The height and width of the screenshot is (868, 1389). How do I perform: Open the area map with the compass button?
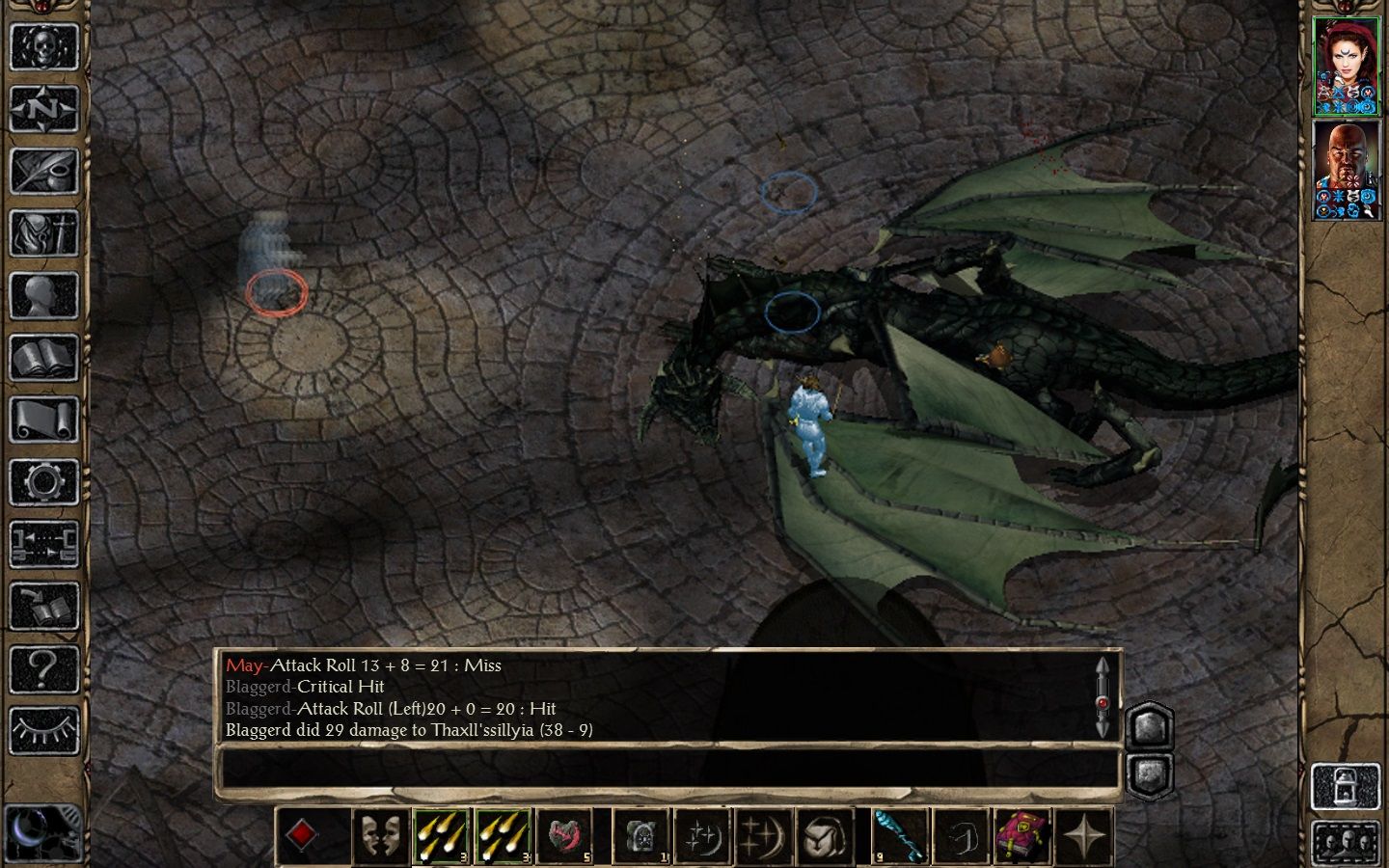click(44, 108)
